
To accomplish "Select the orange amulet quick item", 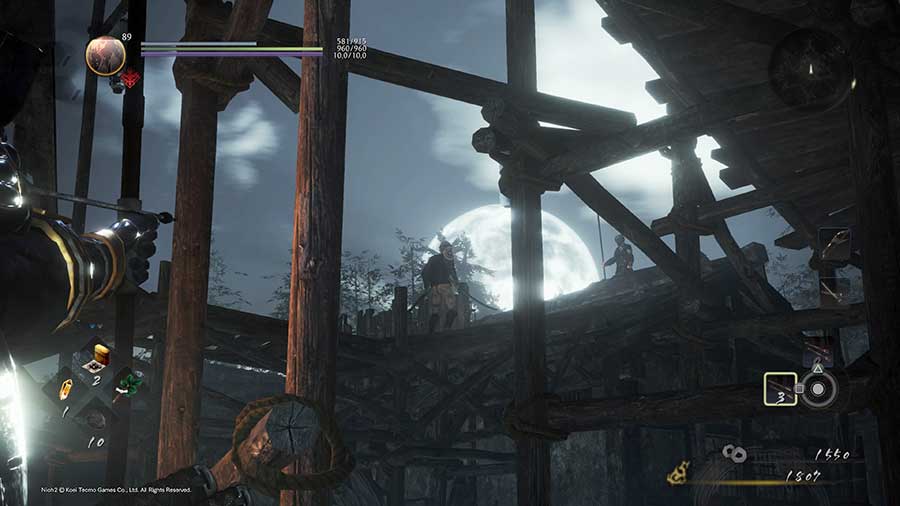I will pyautogui.click(x=66, y=388).
